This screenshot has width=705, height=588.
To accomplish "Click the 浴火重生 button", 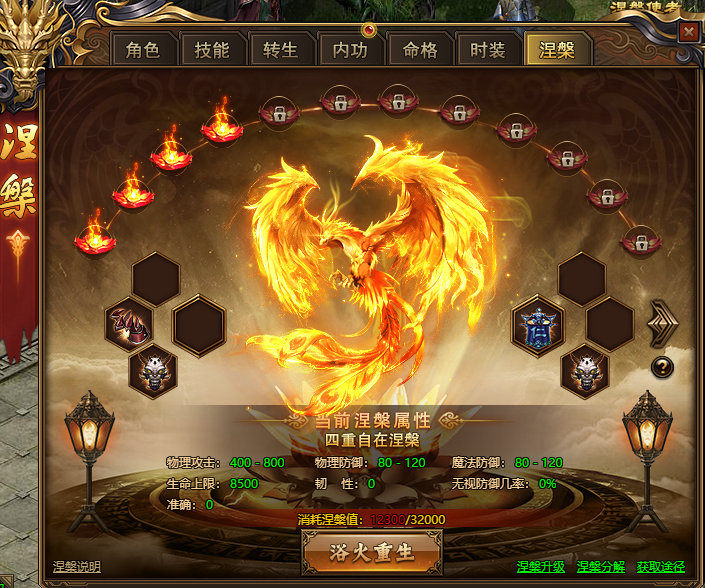I will [372, 550].
